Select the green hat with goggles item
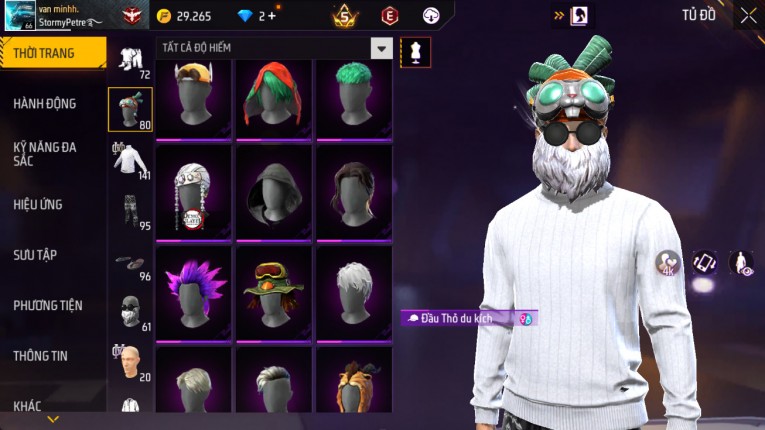The height and width of the screenshot is (430, 765). 274,288
